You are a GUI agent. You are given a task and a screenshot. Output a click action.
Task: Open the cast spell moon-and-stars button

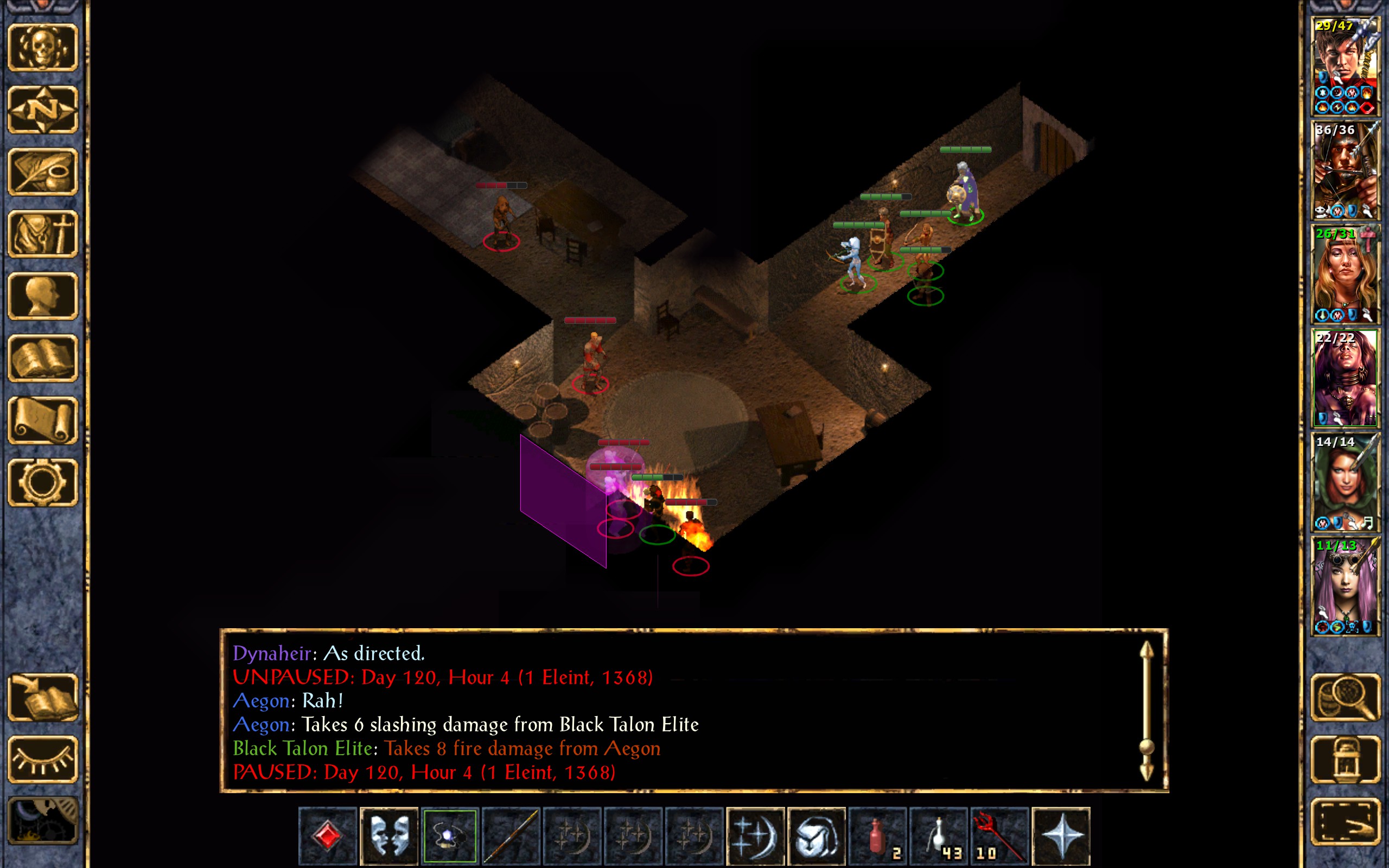pyautogui.click(x=755, y=835)
